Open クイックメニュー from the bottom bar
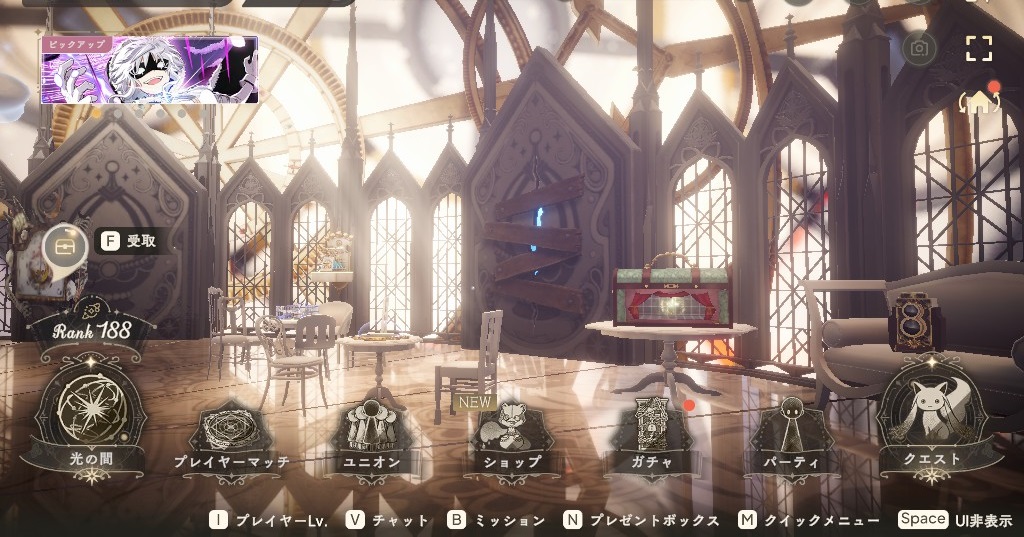The width and height of the screenshot is (1024, 537). tap(810, 520)
